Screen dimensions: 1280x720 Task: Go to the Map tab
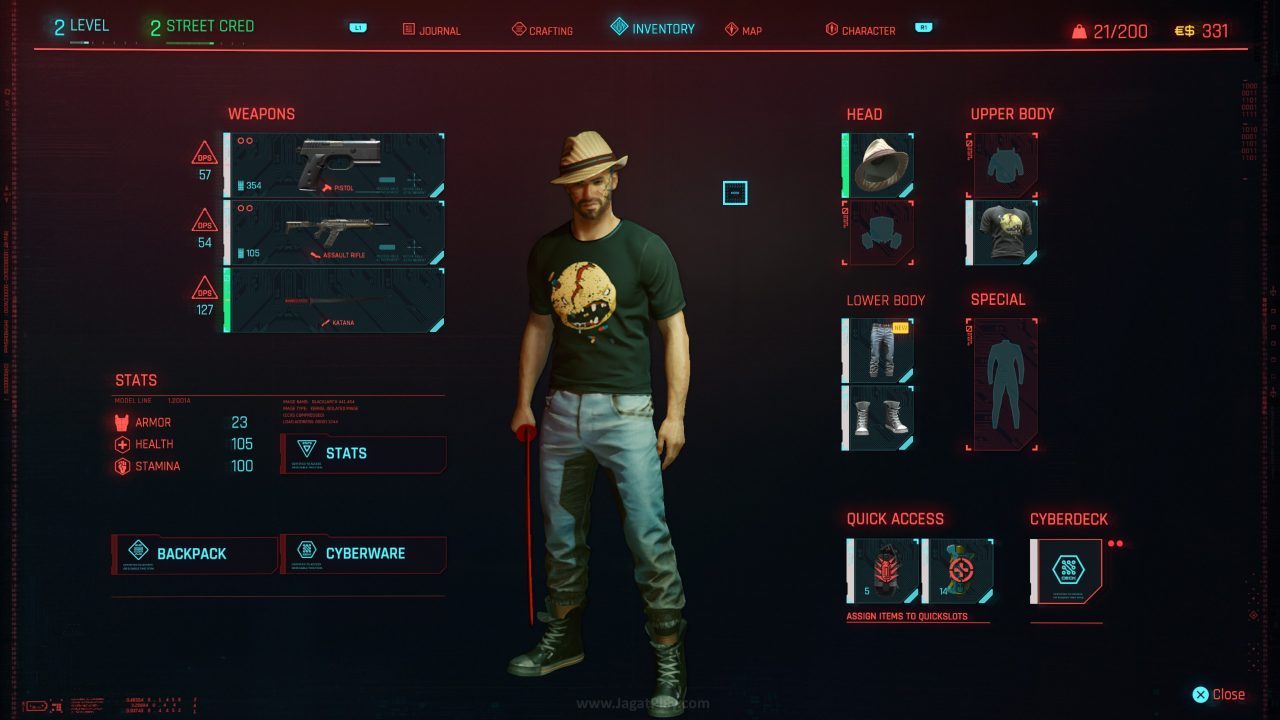744,30
